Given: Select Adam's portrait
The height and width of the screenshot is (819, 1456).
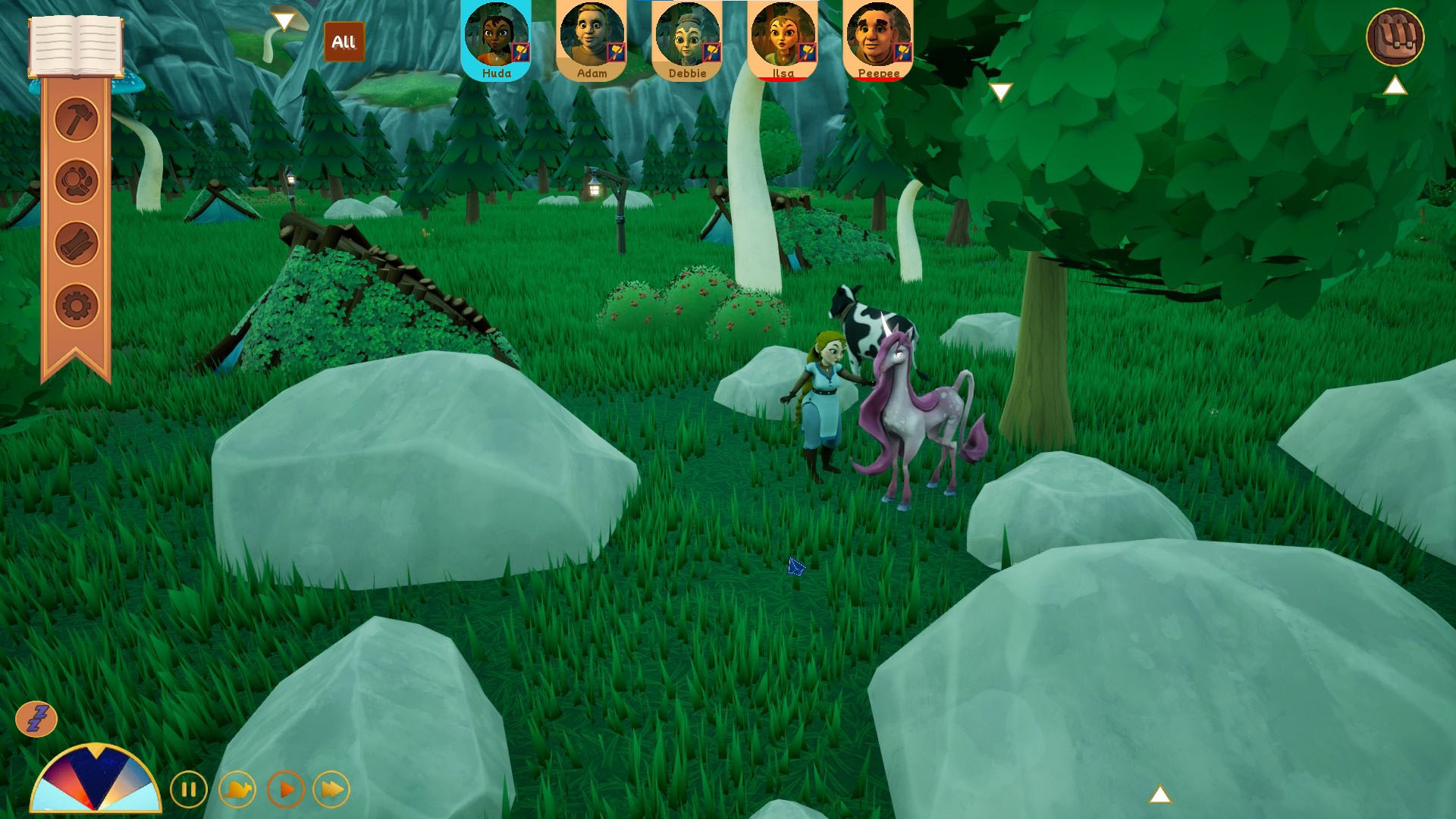Looking at the screenshot, I should [x=591, y=39].
